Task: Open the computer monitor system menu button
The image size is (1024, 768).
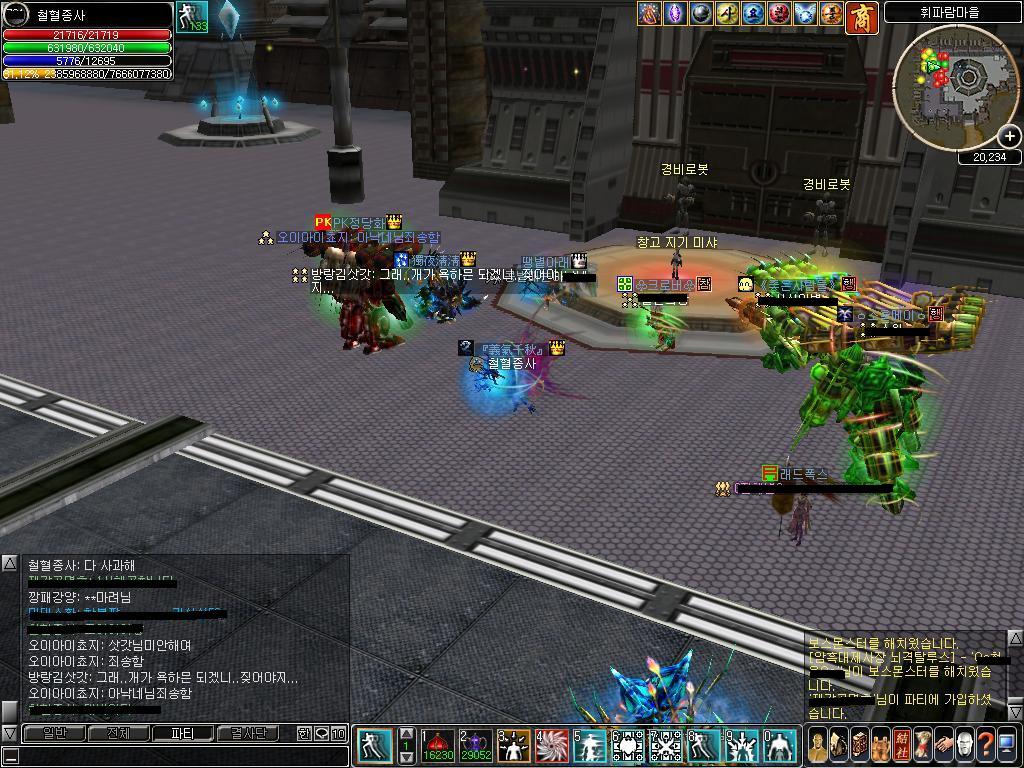Action: click(x=1007, y=745)
